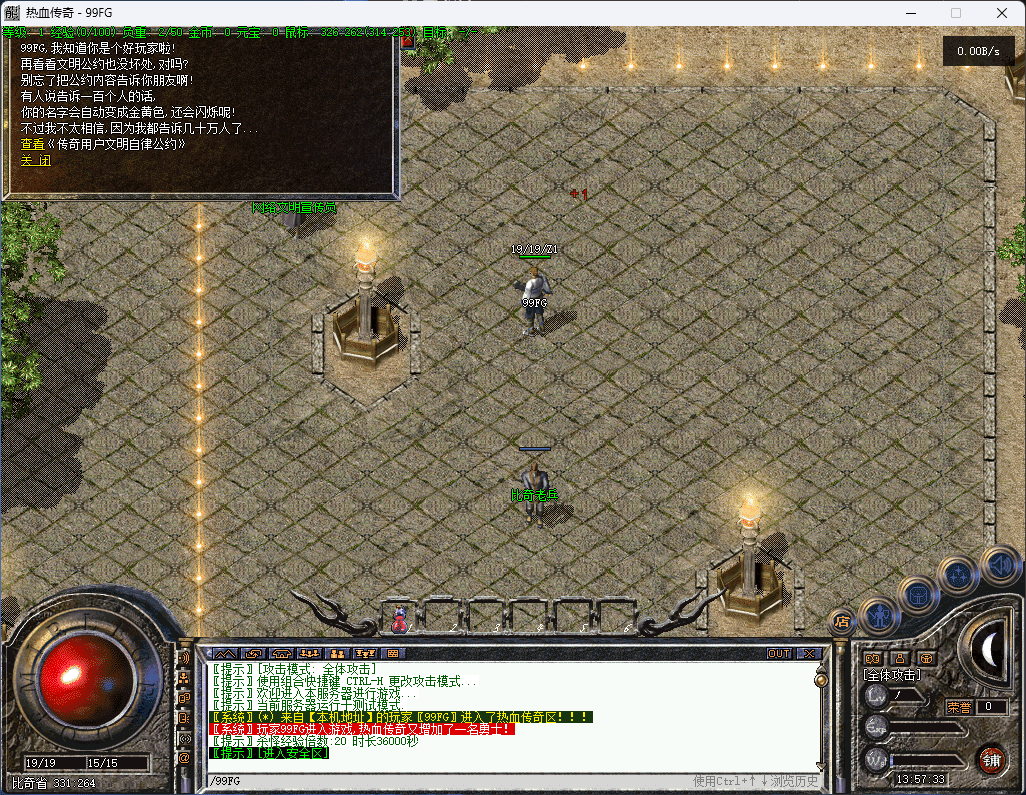The height and width of the screenshot is (795, 1026).
Task: Open the bag inventory round button
Action: click(x=918, y=596)
